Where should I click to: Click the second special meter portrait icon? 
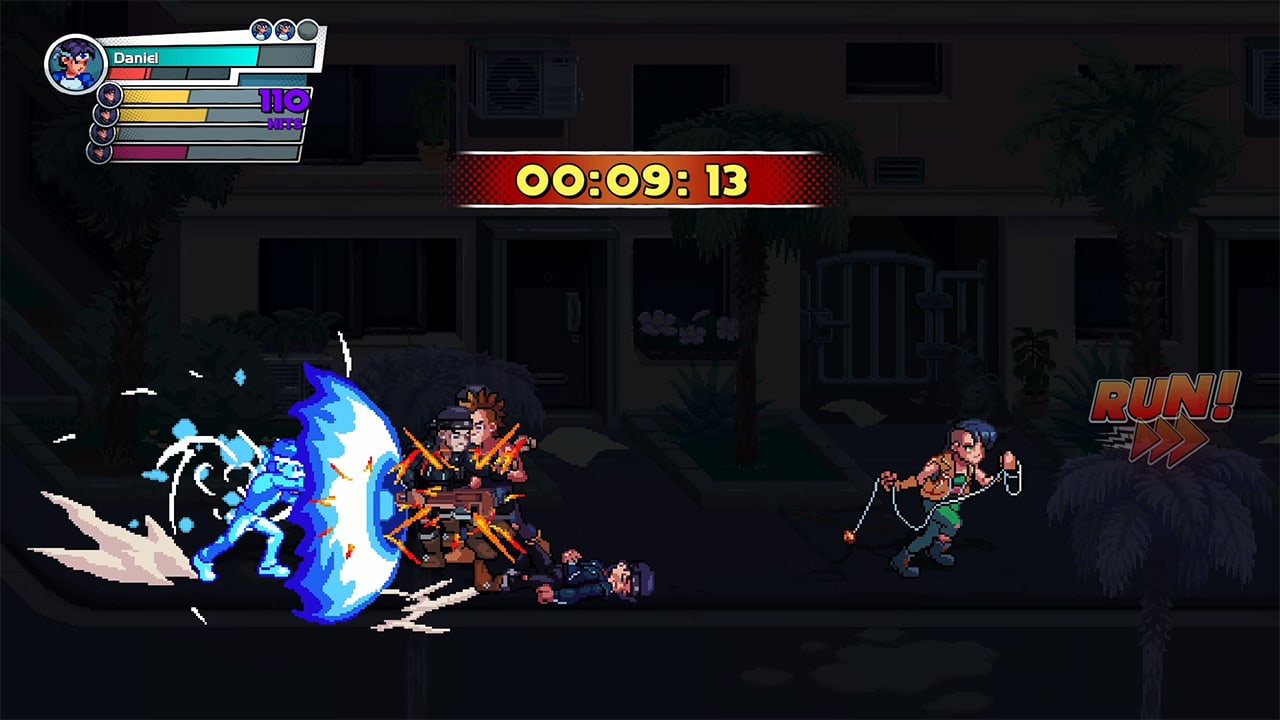106,115
